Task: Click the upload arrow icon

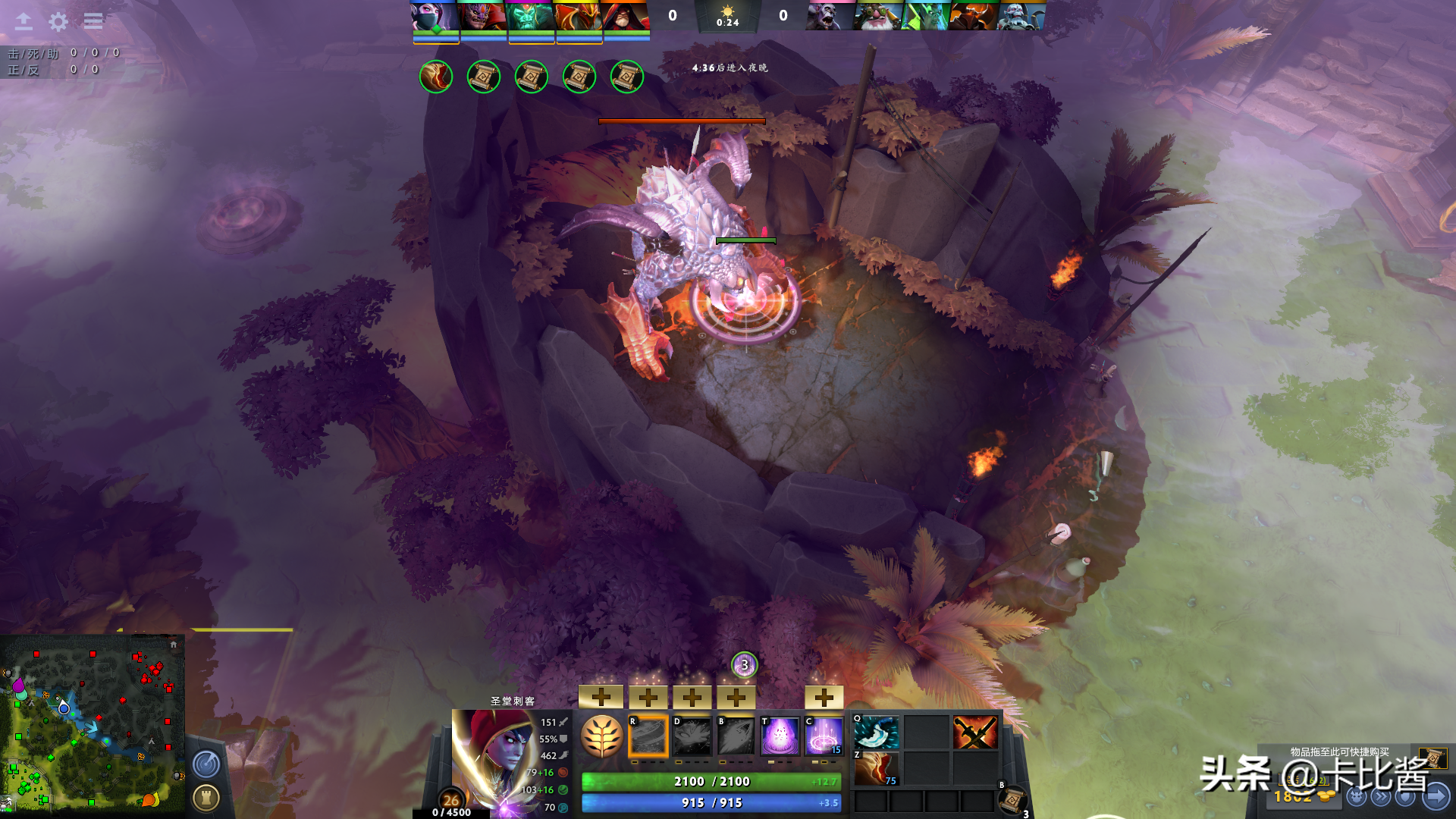Action: [x=24, y=21]
